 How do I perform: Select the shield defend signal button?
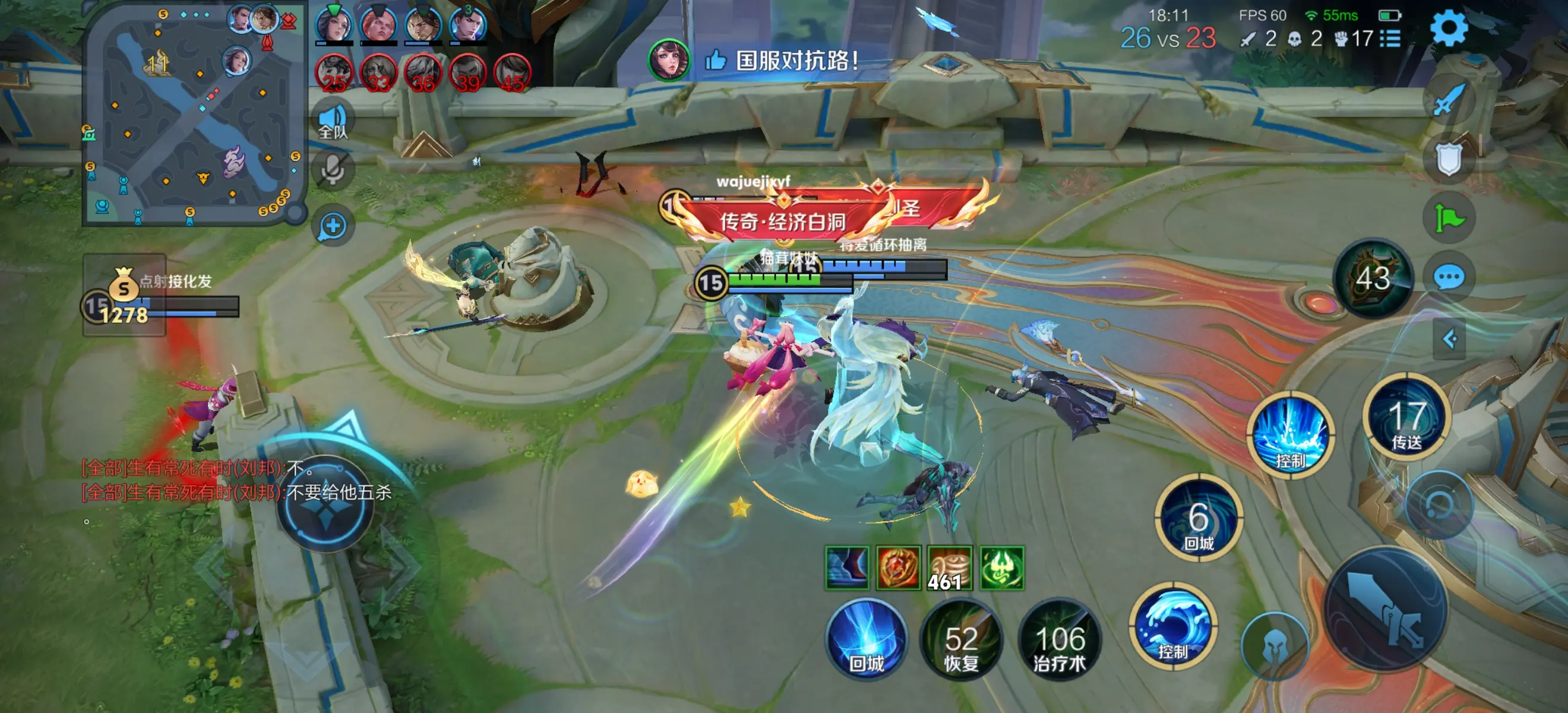click(1449, 159)
